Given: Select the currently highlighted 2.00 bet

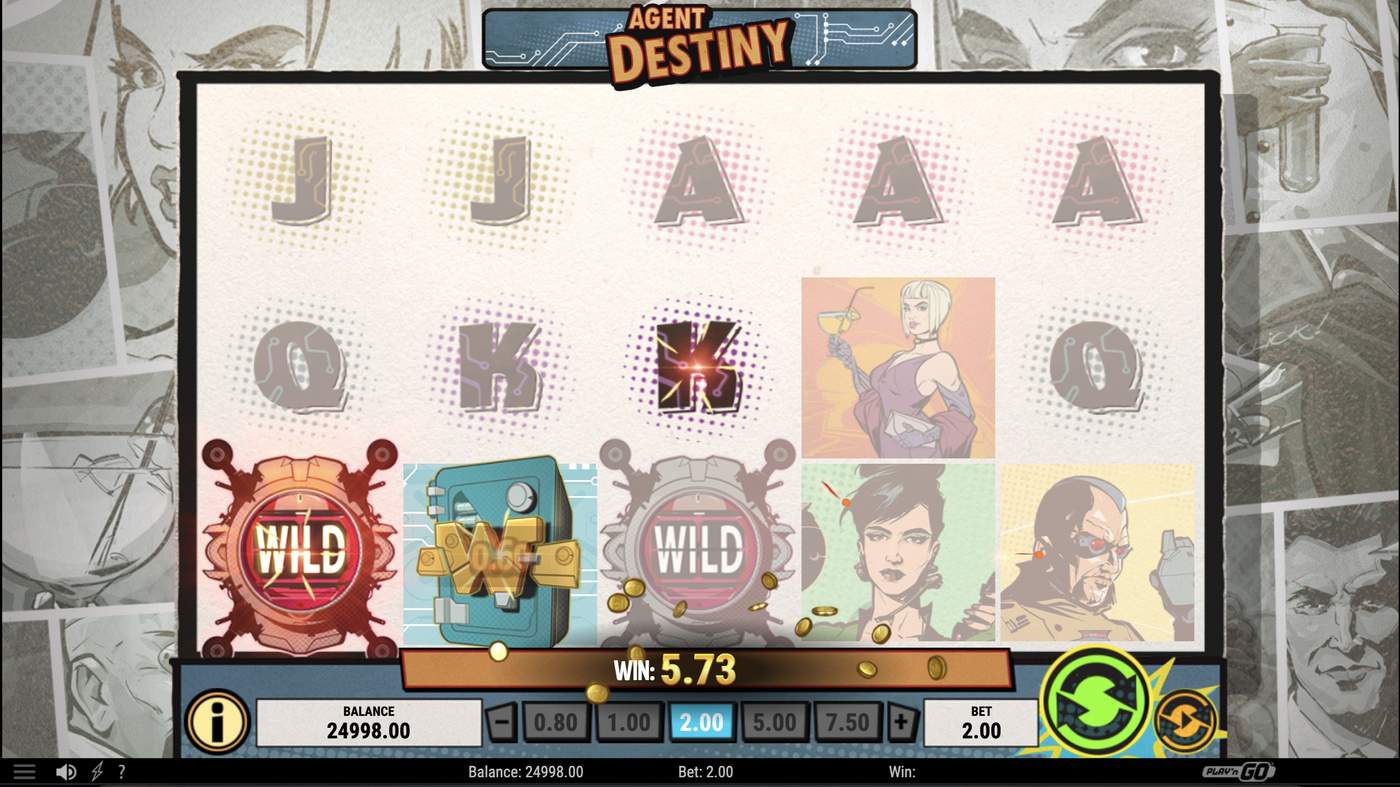Looking at the screenshot, I should point(702,722).
